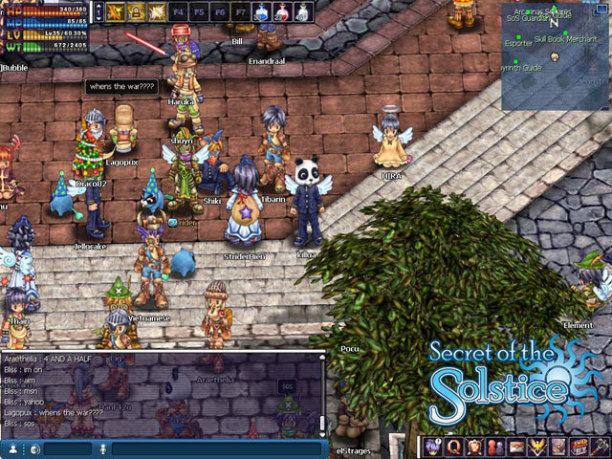Open the purple book icon

[558, 447]
